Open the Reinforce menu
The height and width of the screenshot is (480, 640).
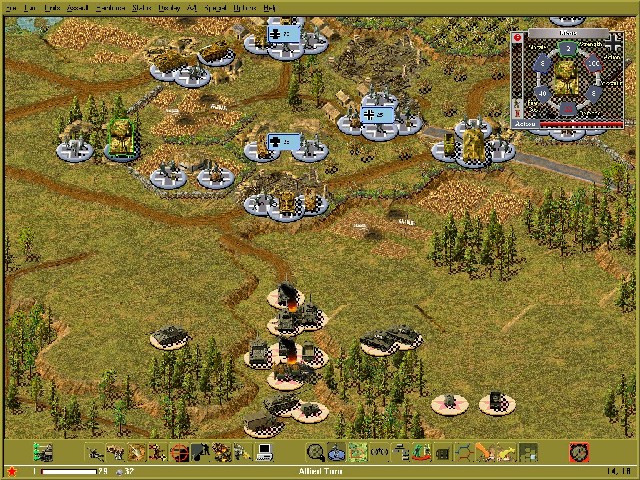tap(111, 7)
